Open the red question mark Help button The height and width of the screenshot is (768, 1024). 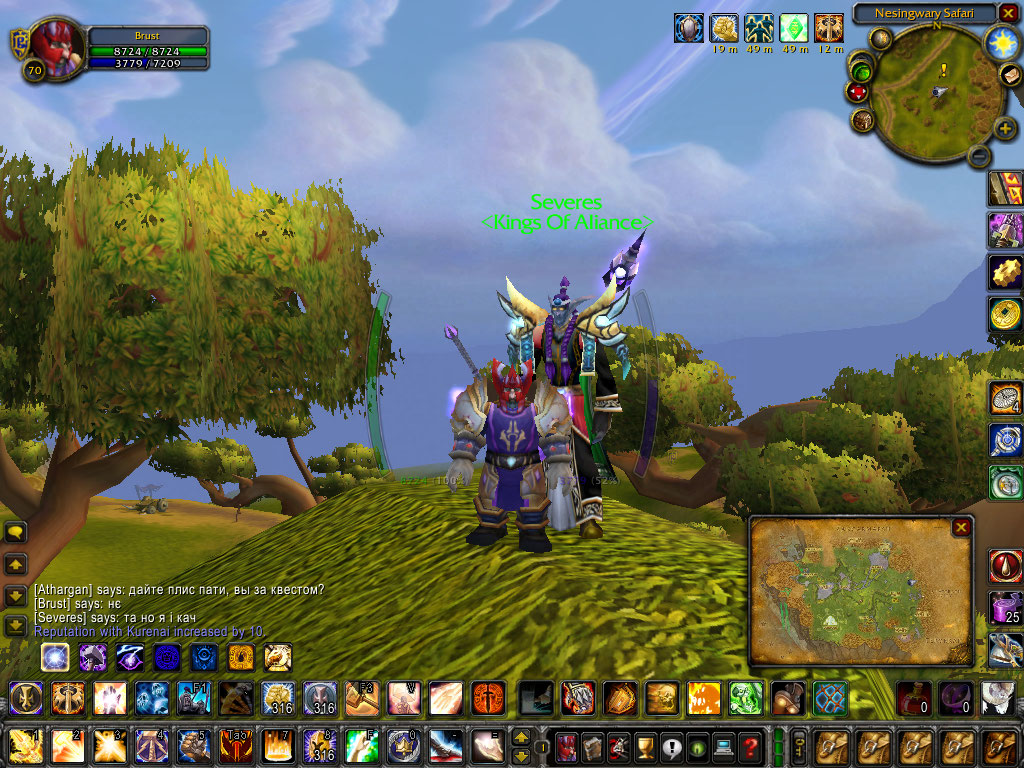pyautogui.click(x=749, y=746)
